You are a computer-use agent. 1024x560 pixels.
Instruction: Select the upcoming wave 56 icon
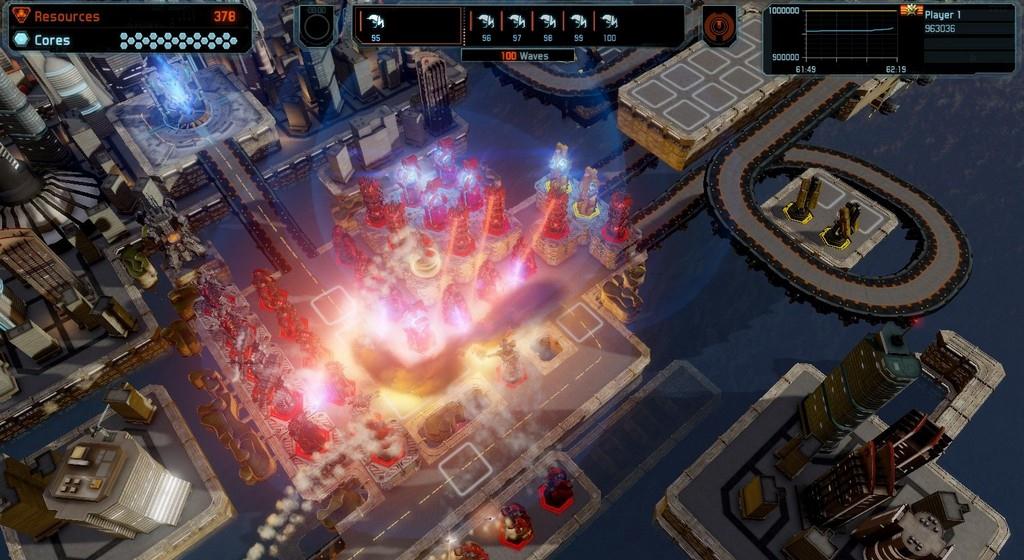(x=487, y=23)
